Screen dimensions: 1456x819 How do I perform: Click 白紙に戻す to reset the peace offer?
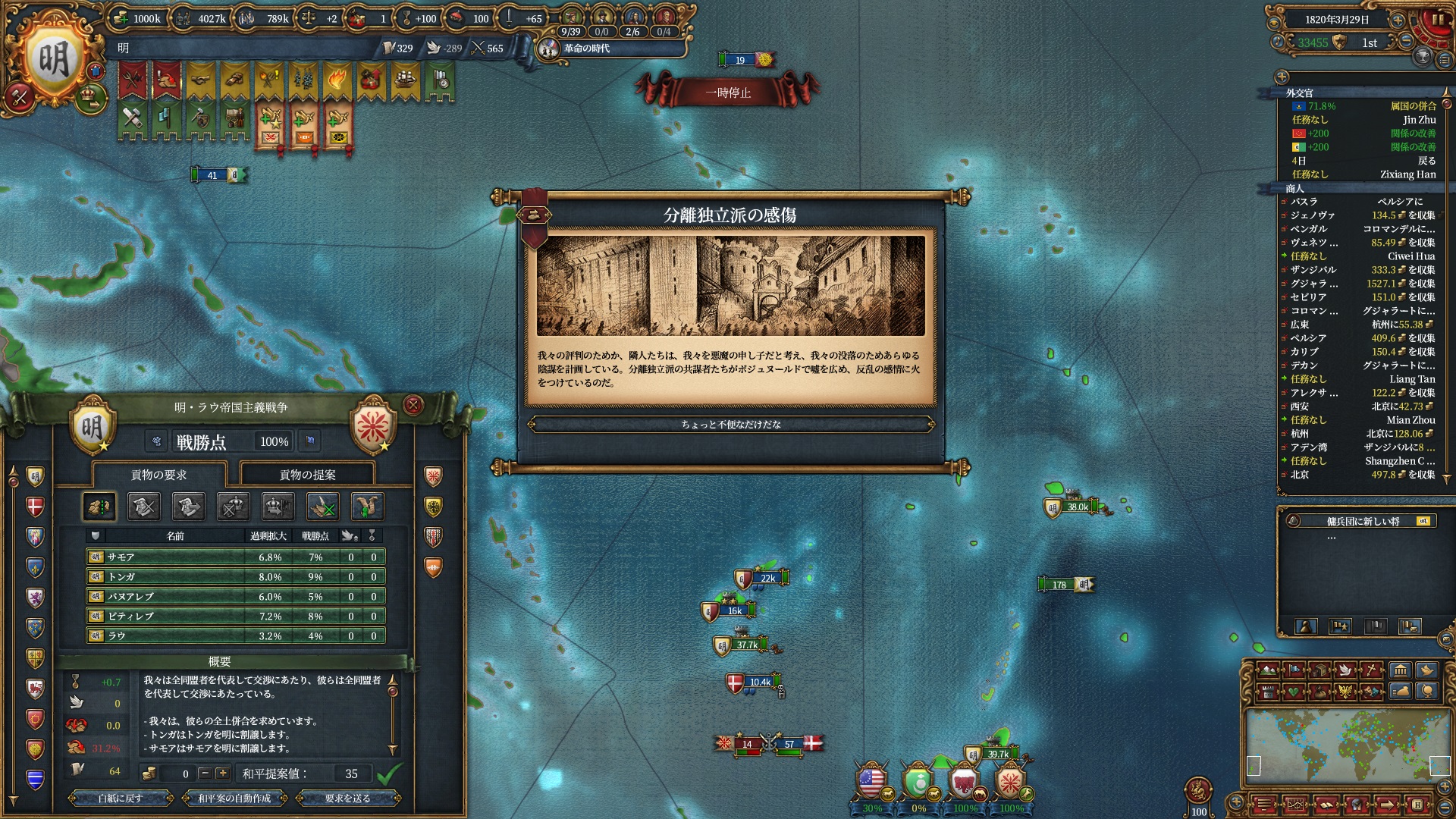click(x=120, y=799)
